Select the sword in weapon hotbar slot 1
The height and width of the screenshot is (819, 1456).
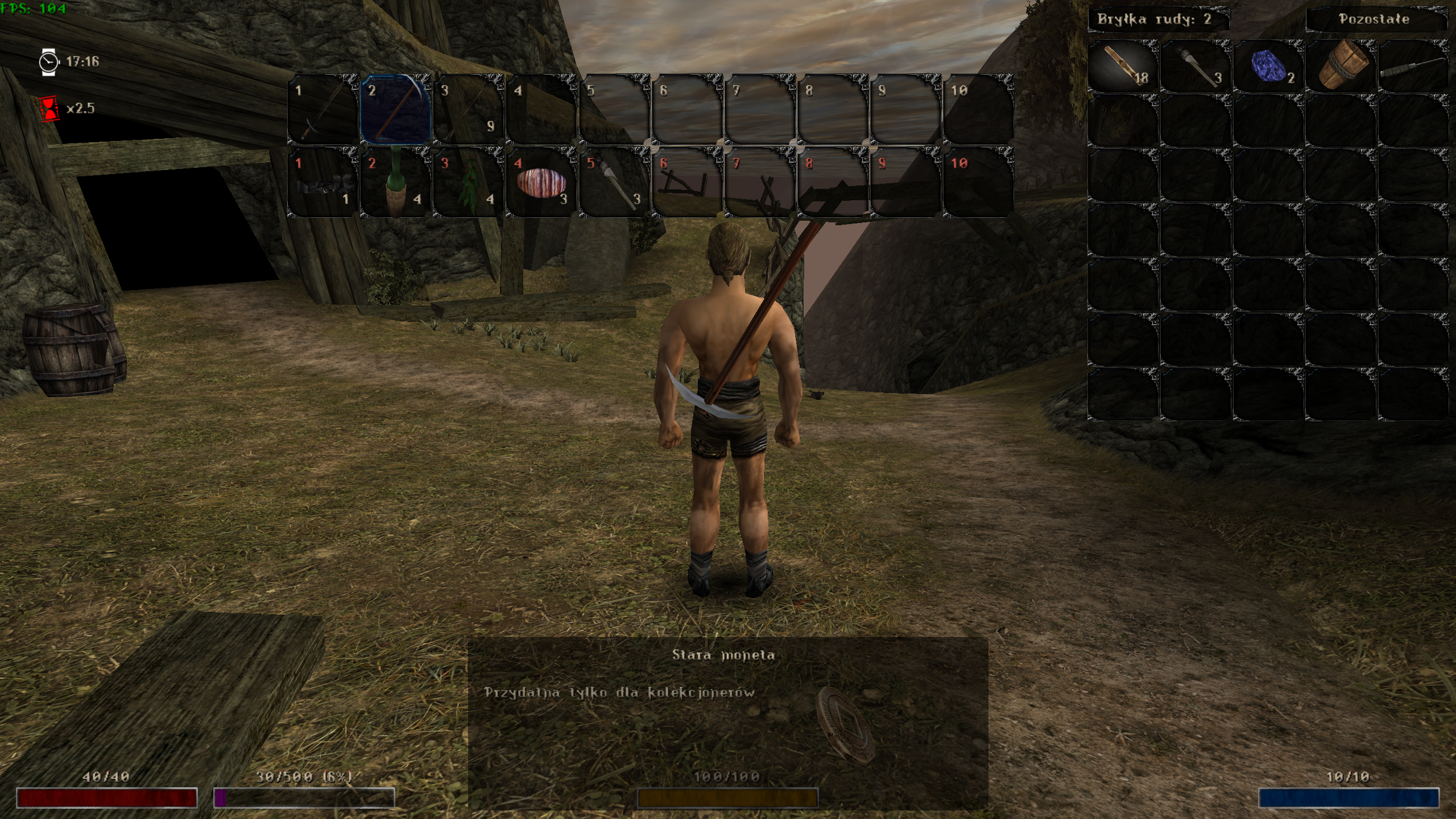(x=323, y=109)
